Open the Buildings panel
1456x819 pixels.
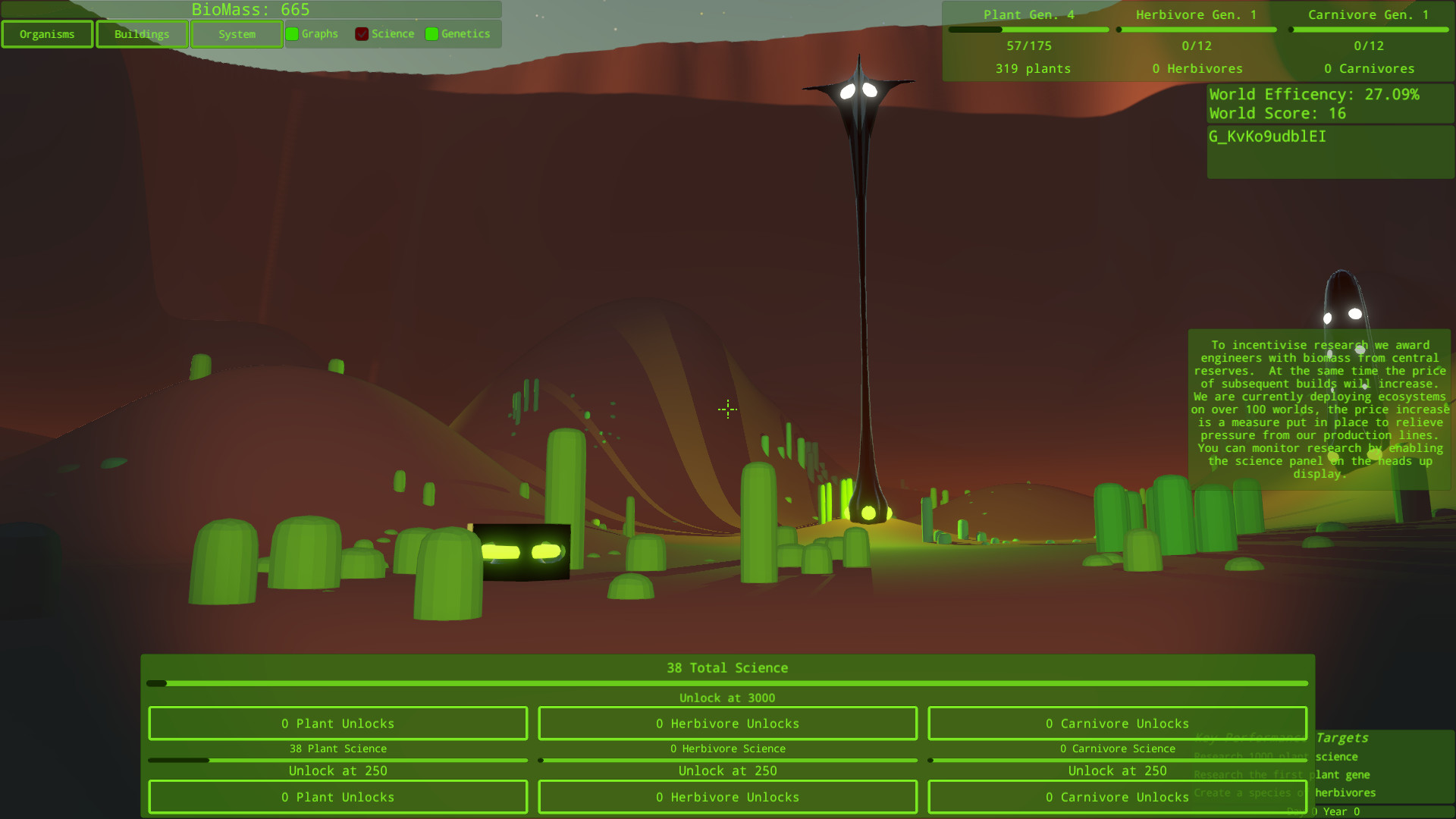click(142, 33)
